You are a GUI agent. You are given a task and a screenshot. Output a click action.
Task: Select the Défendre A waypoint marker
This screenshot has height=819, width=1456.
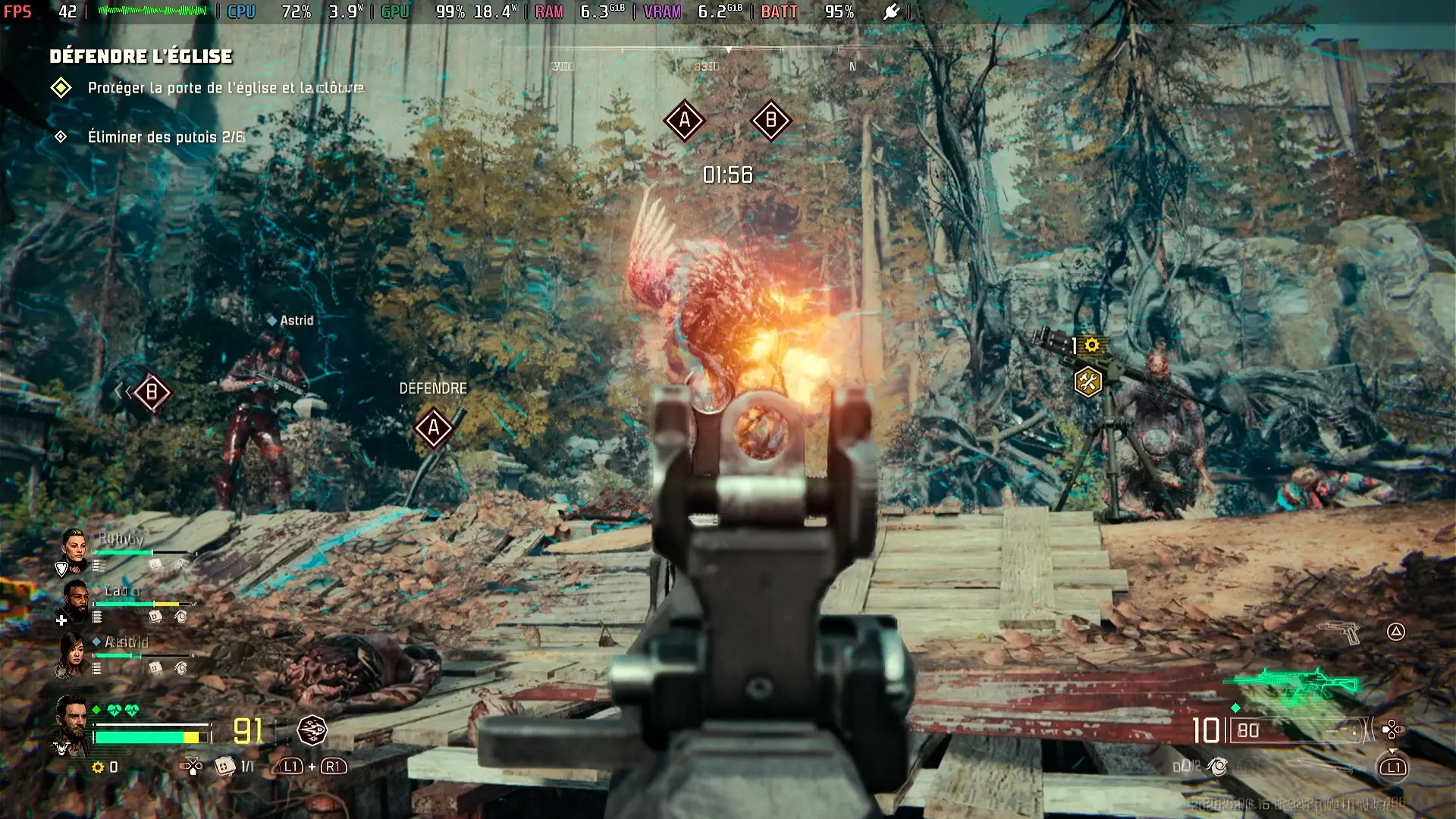pyautogui.click(x=434, y=428)
